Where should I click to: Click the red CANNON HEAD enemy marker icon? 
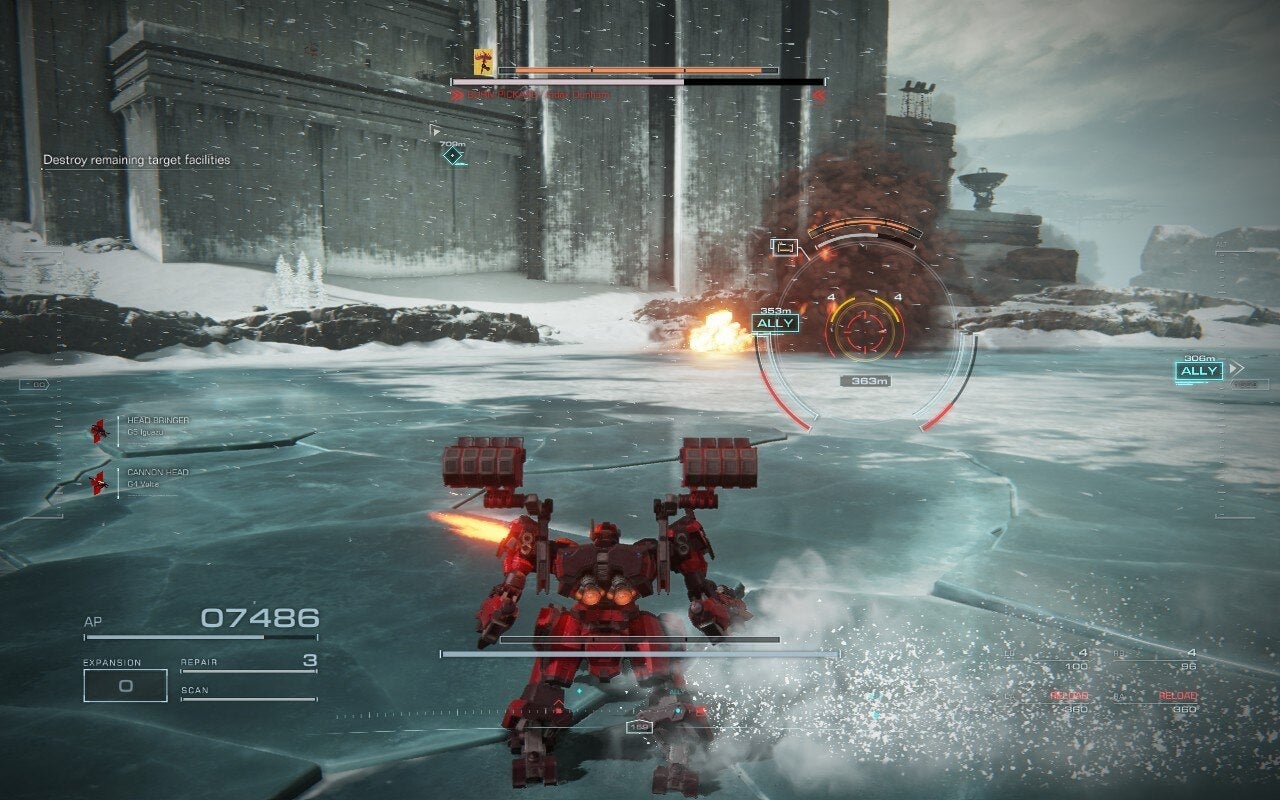tap(97, 483)
